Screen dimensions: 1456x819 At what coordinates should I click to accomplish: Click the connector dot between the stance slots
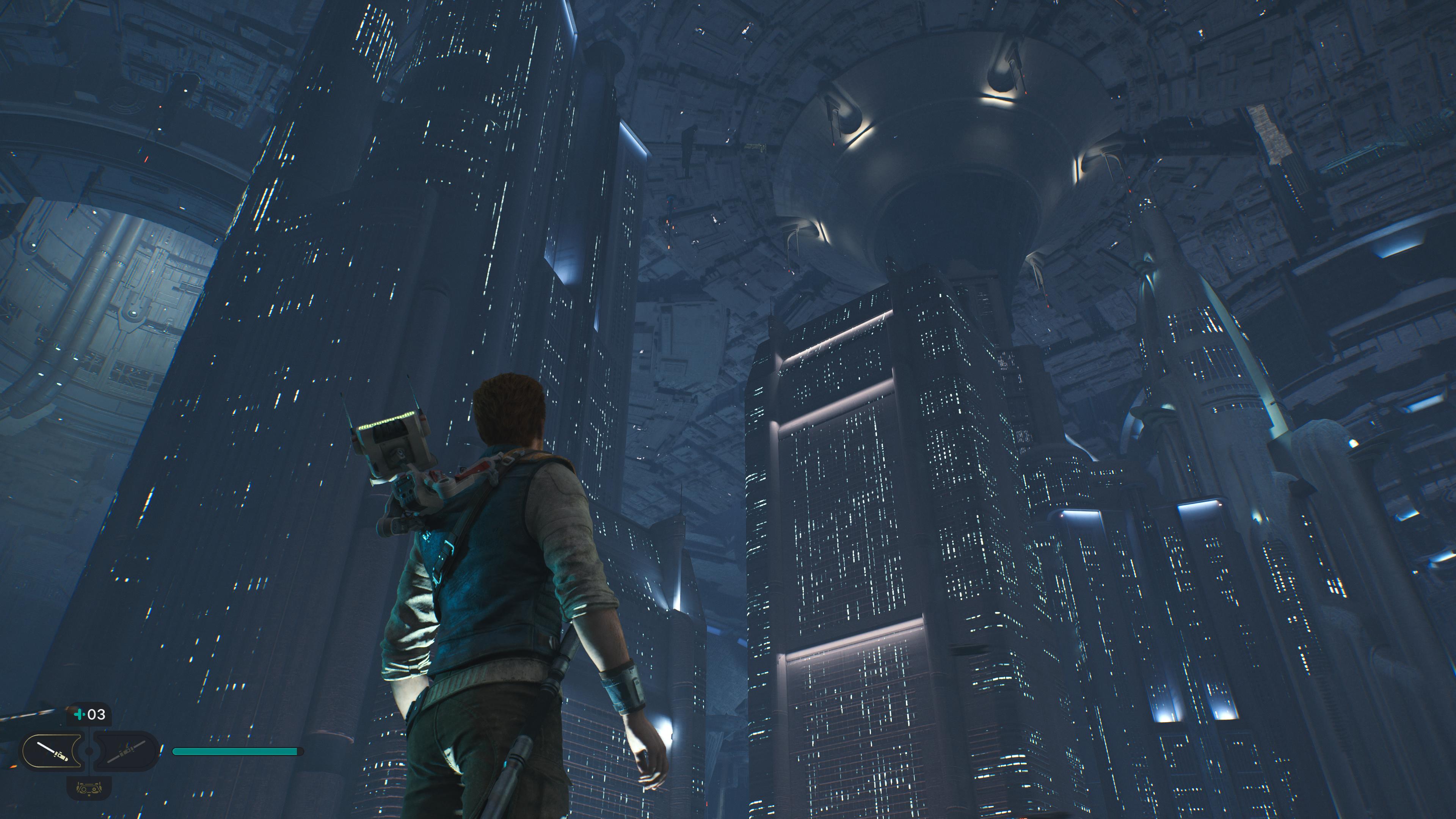pos(89,752)
